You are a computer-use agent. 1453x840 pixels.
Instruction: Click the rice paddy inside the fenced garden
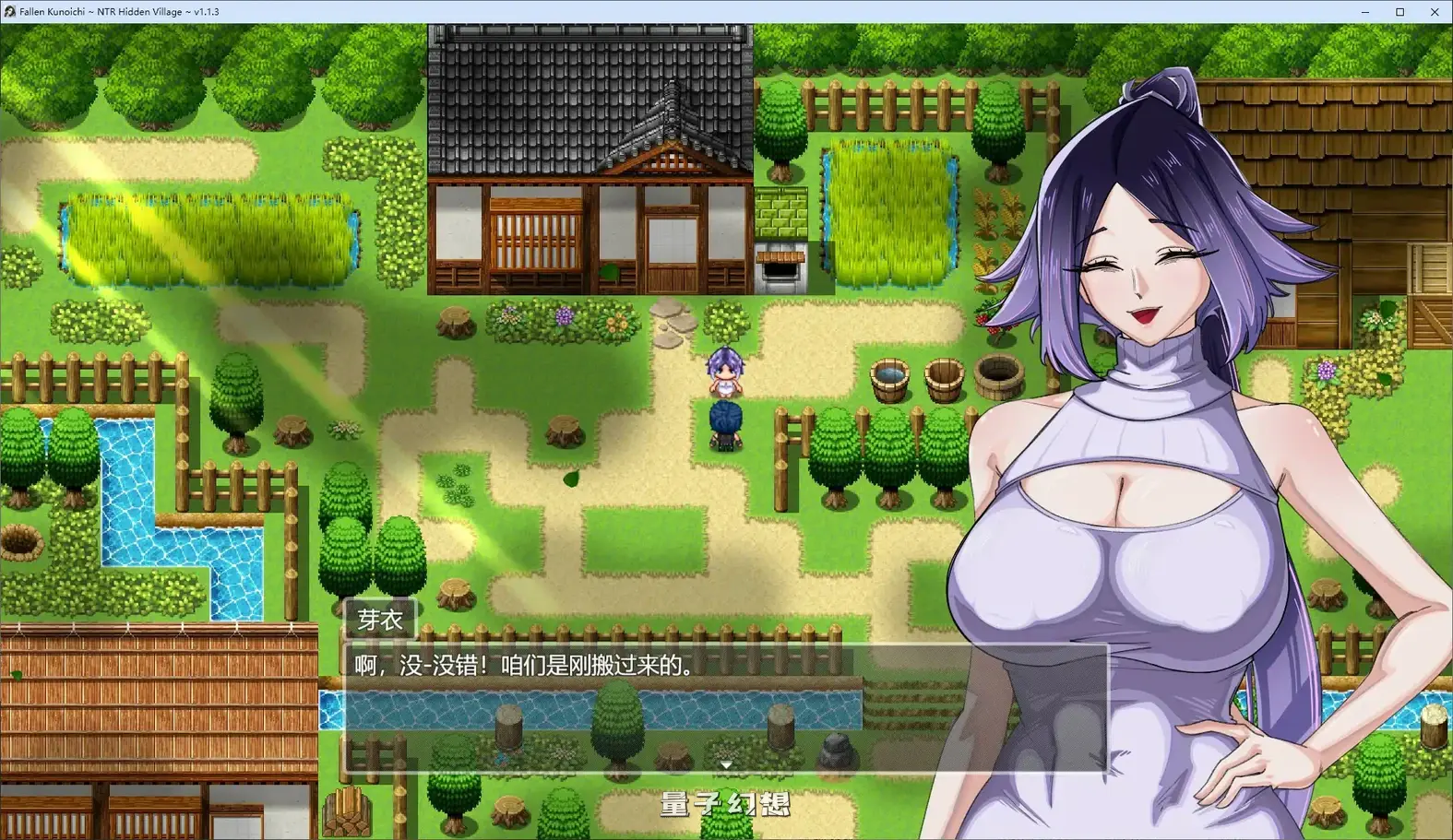[890, 212]
